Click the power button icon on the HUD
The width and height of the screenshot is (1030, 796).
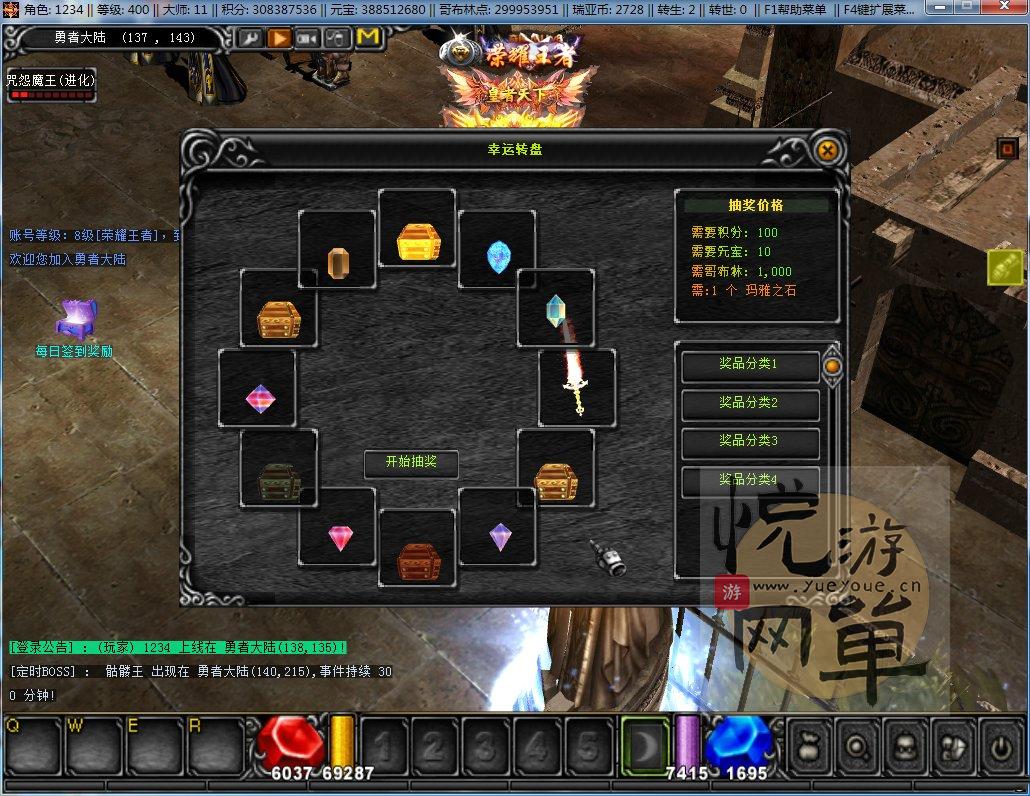pyautogui.click(x=1001, y=746)
